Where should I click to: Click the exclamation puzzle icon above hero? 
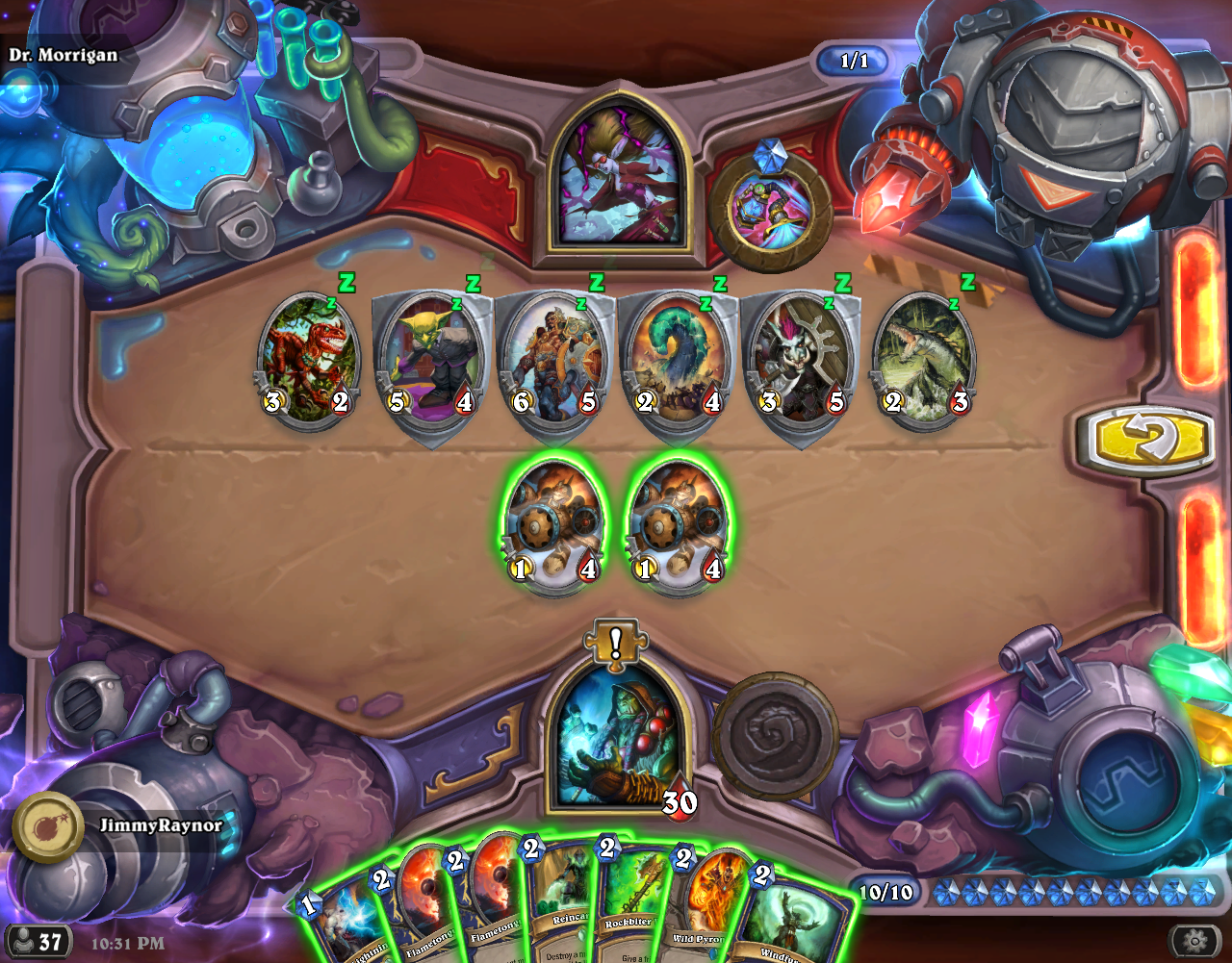pos(616,643)
